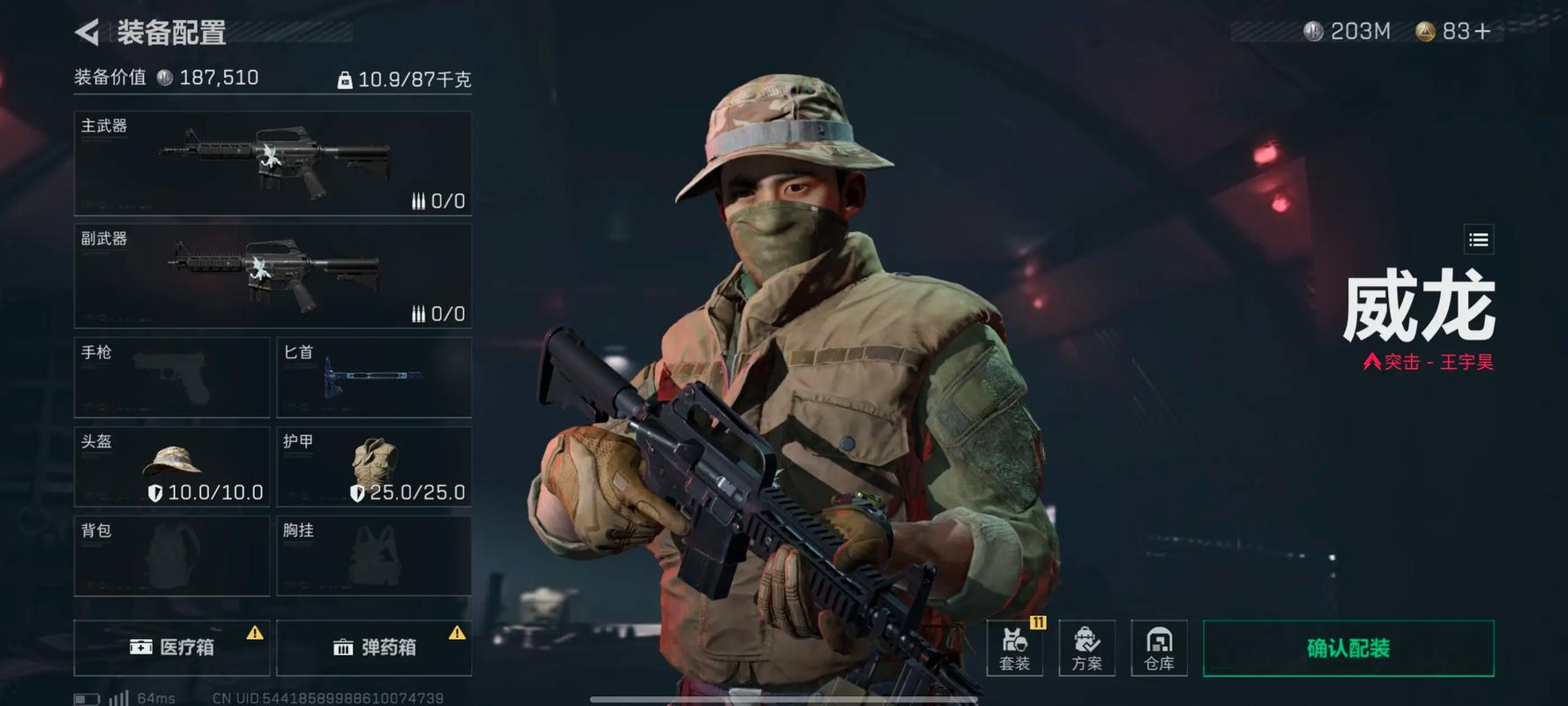Select the 主武器 primary weapon slot
The height and width of the screenshot is (706, 1568).
pos(273,163)
